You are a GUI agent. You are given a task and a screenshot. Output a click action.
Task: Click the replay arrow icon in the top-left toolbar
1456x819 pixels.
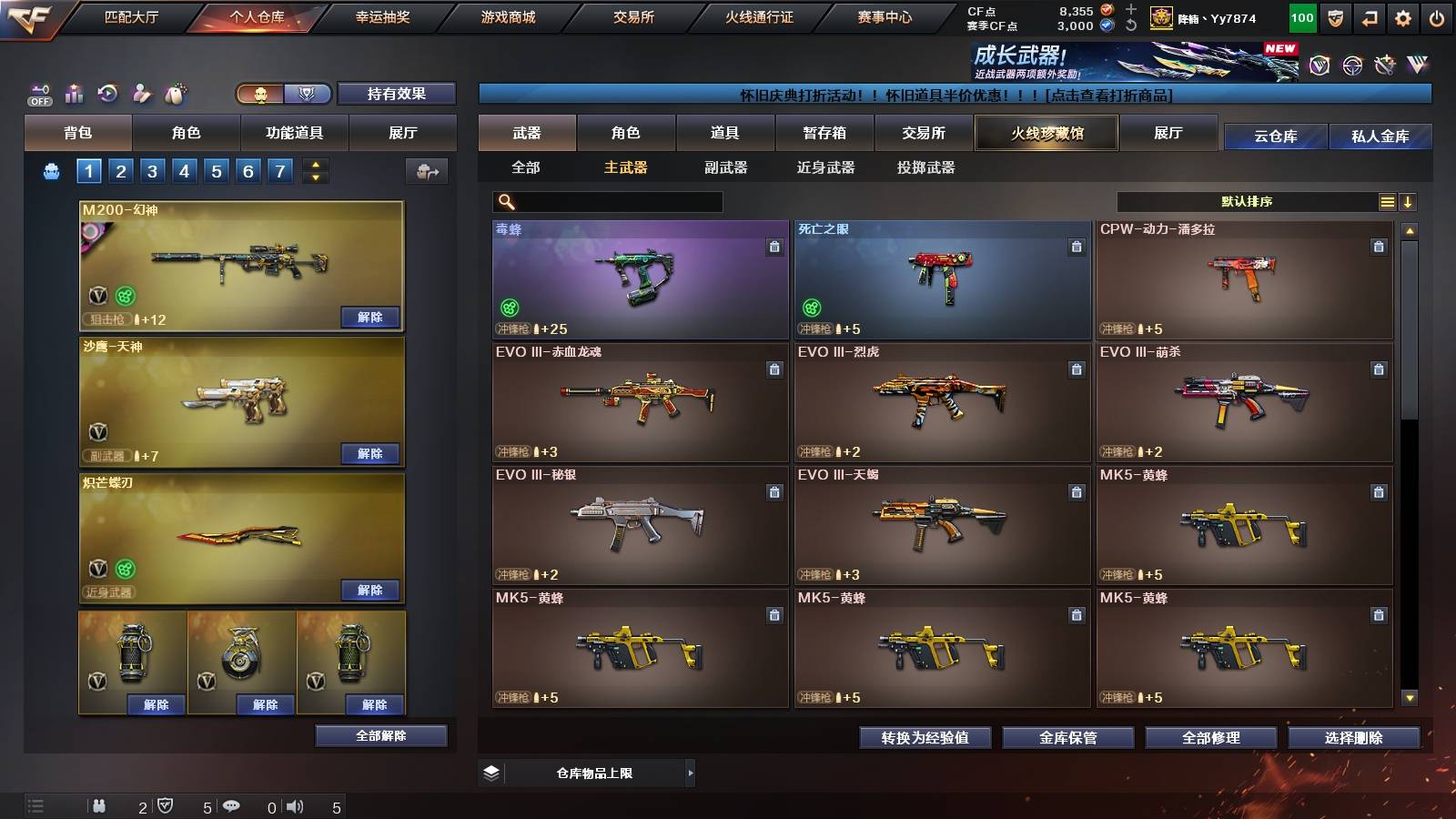(106, 92)
